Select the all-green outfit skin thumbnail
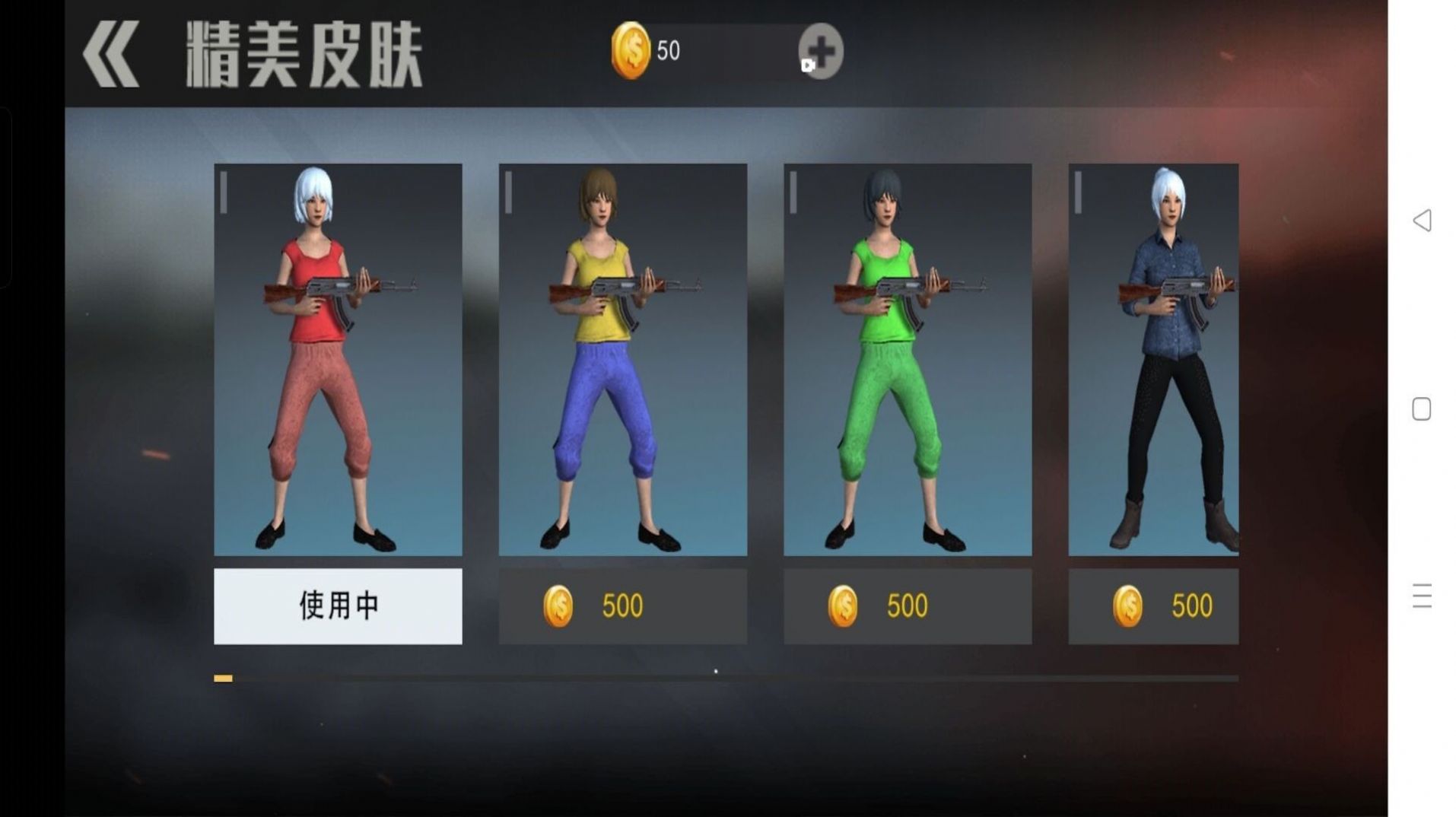Viewport: 1456px width, 817px height. 907,358
